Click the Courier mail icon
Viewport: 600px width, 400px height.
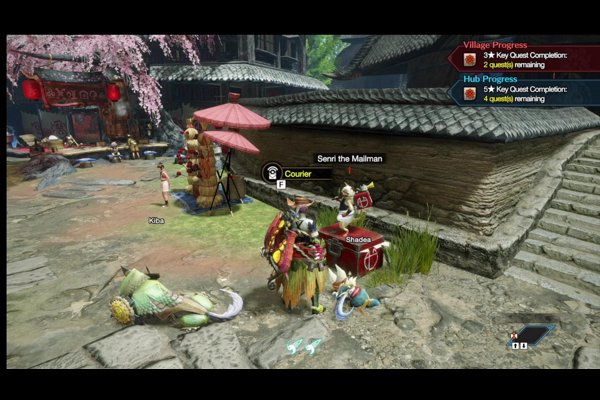point(270,172)
